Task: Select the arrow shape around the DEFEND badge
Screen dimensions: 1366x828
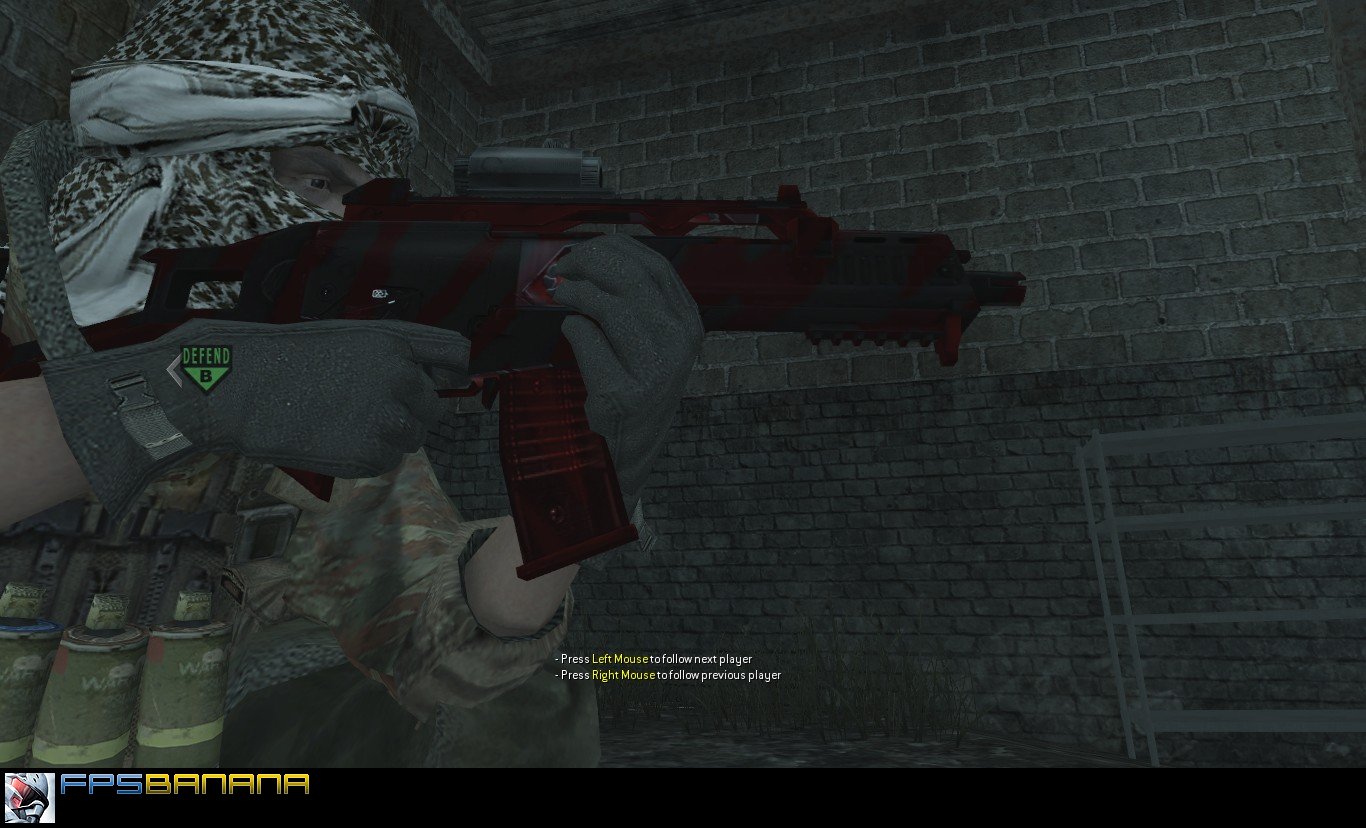Action: coord(172,372)
